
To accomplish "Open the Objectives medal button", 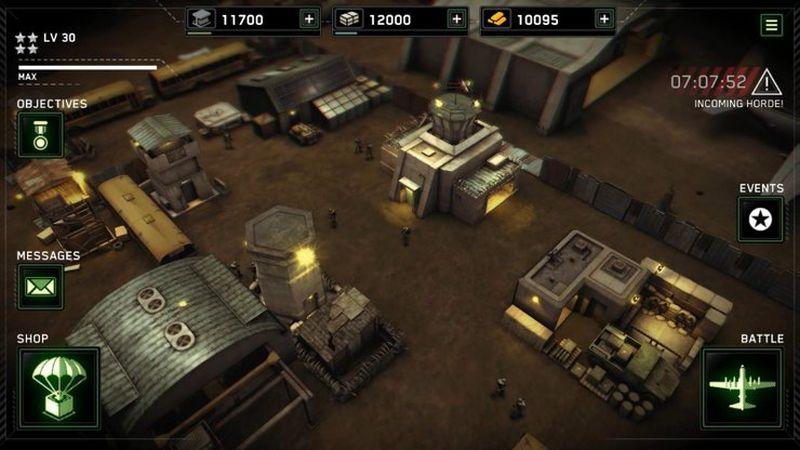I will click(40, 134).
